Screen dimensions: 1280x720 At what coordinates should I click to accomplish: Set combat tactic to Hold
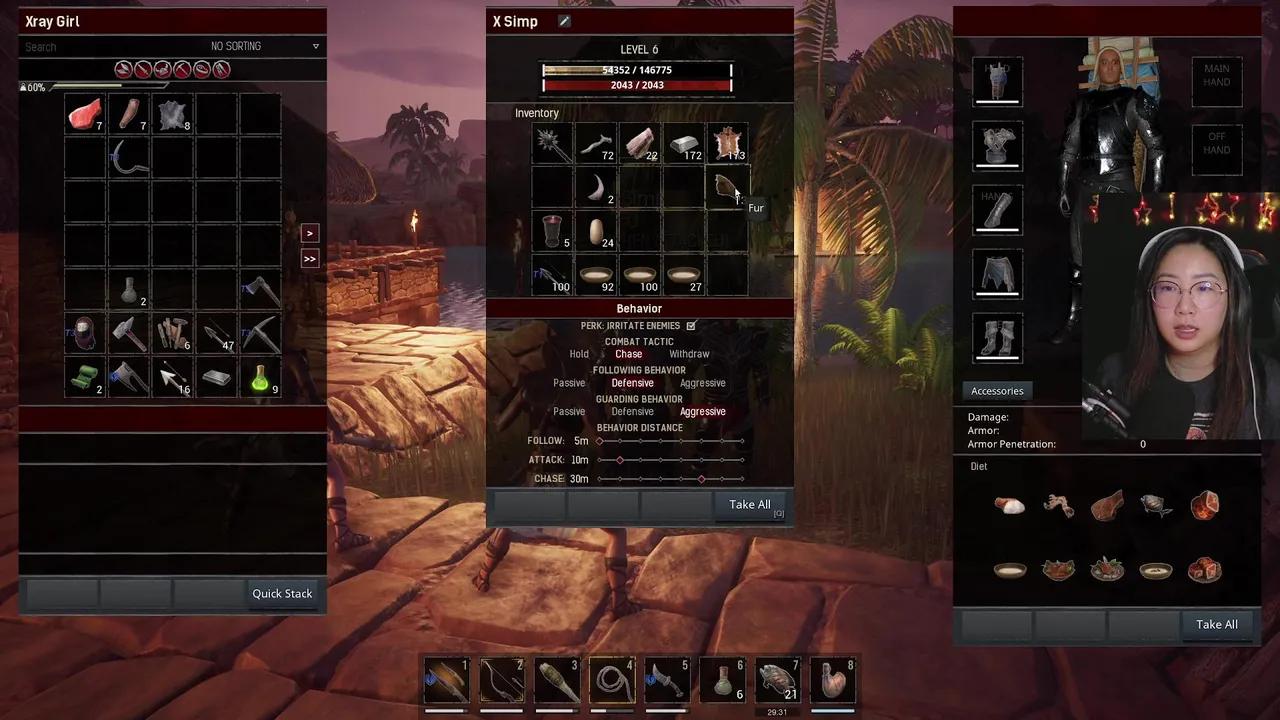(x=579, y=354)
